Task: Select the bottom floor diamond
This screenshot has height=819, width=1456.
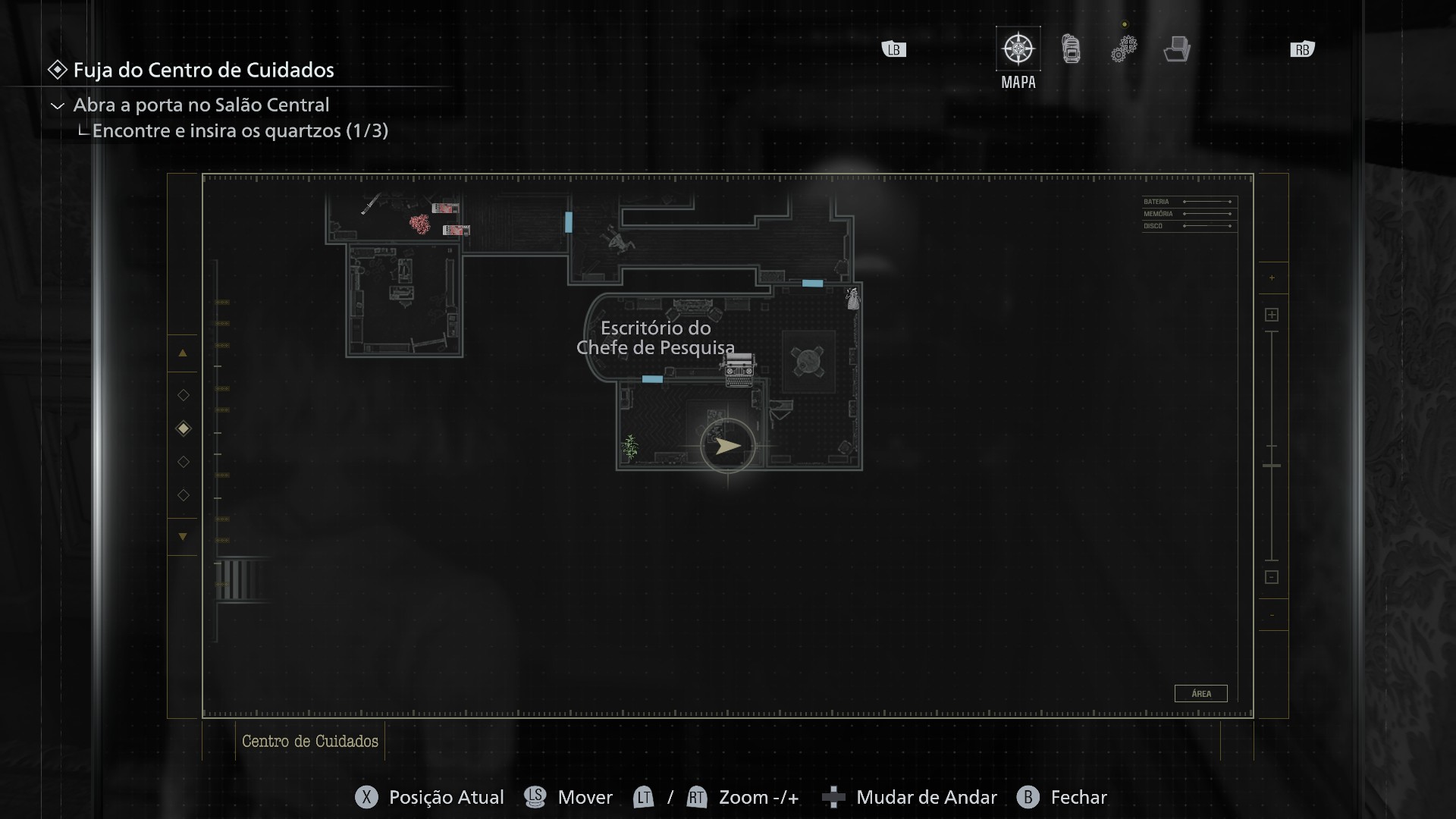Action: [x=184, y=495]
